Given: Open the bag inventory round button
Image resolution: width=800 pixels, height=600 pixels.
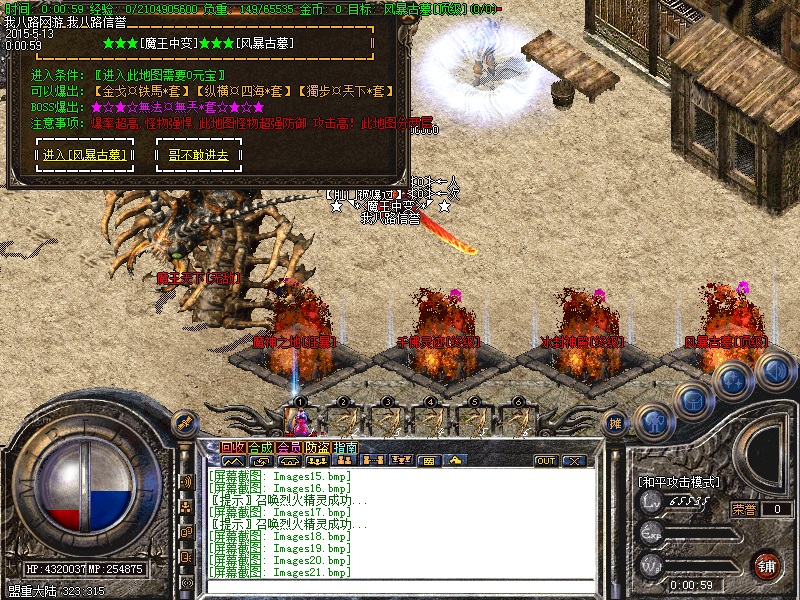Looking at the screenshot, I should point(692,400).
